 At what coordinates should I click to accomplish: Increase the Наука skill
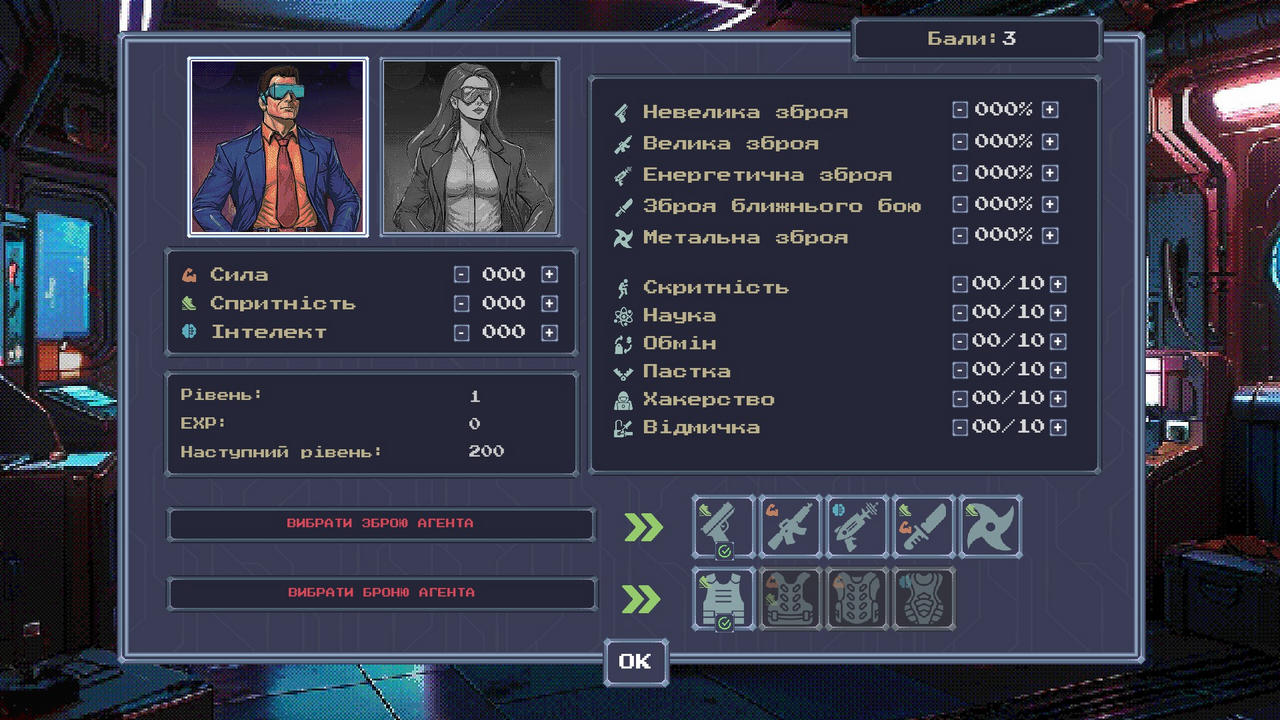pos(1058,313)
